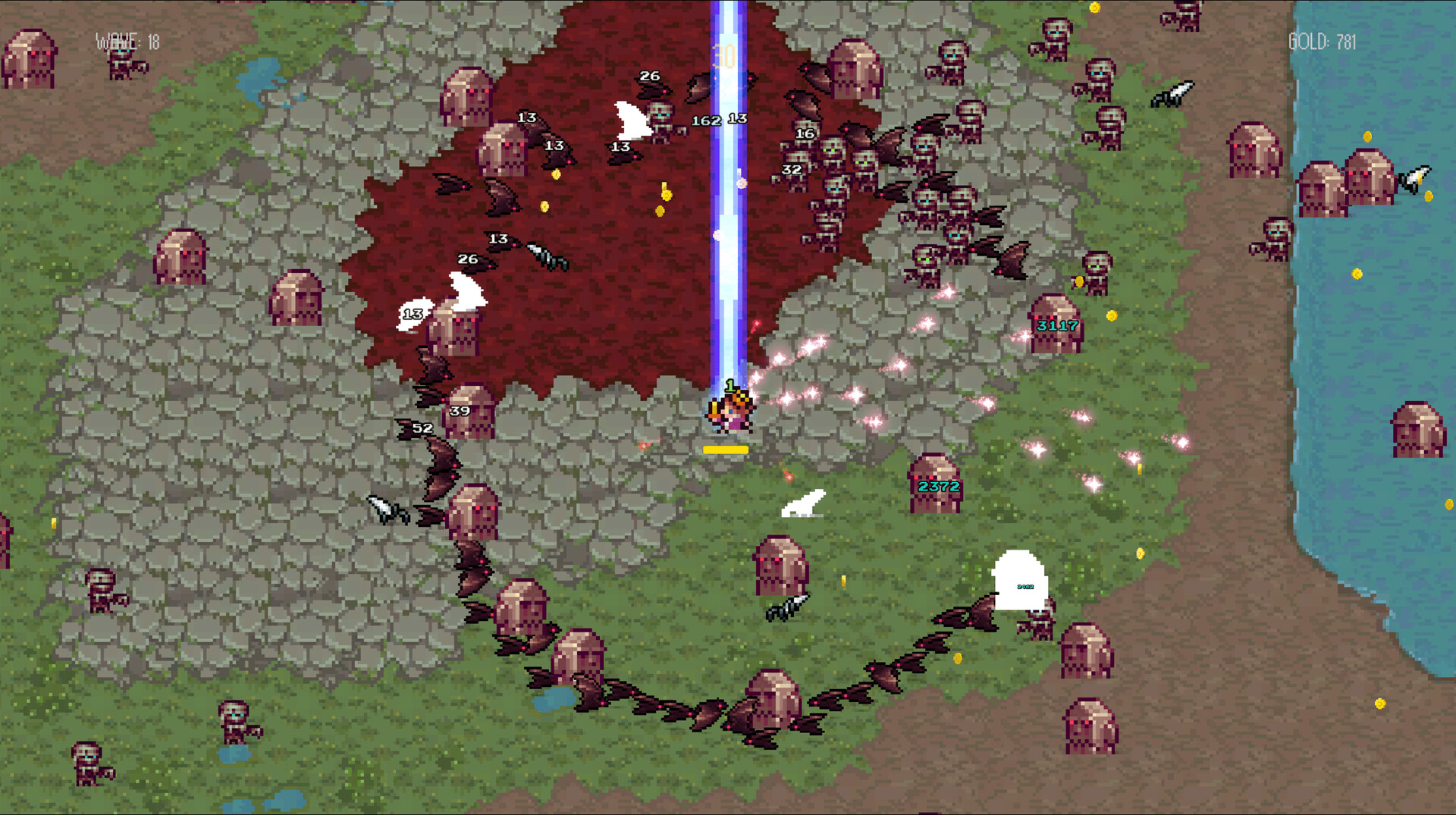Click the WAVE: 18 counter
This screenshot has width=1456, height=815.
point(127,42)
